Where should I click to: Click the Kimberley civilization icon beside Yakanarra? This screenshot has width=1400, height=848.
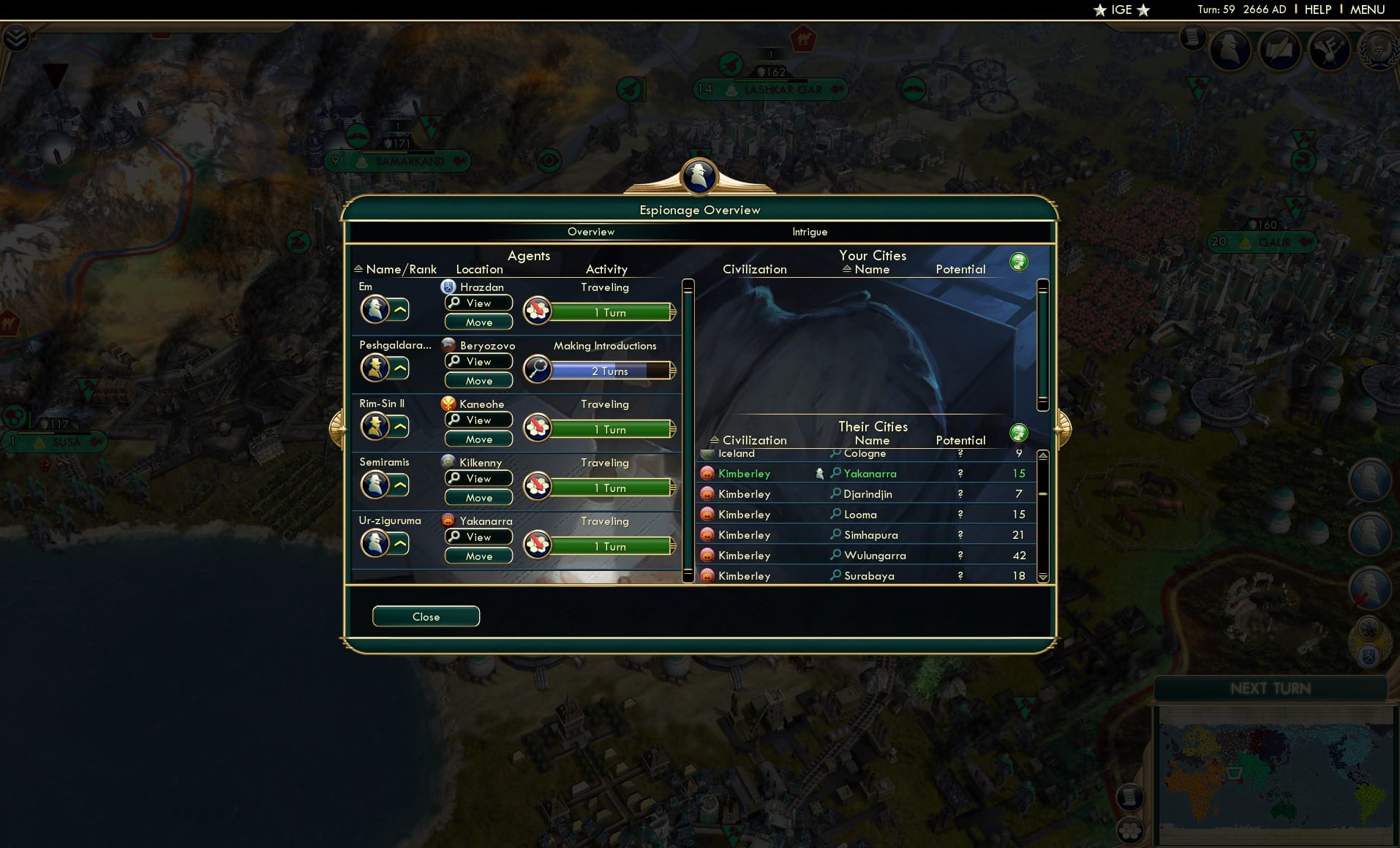(707, 473)
